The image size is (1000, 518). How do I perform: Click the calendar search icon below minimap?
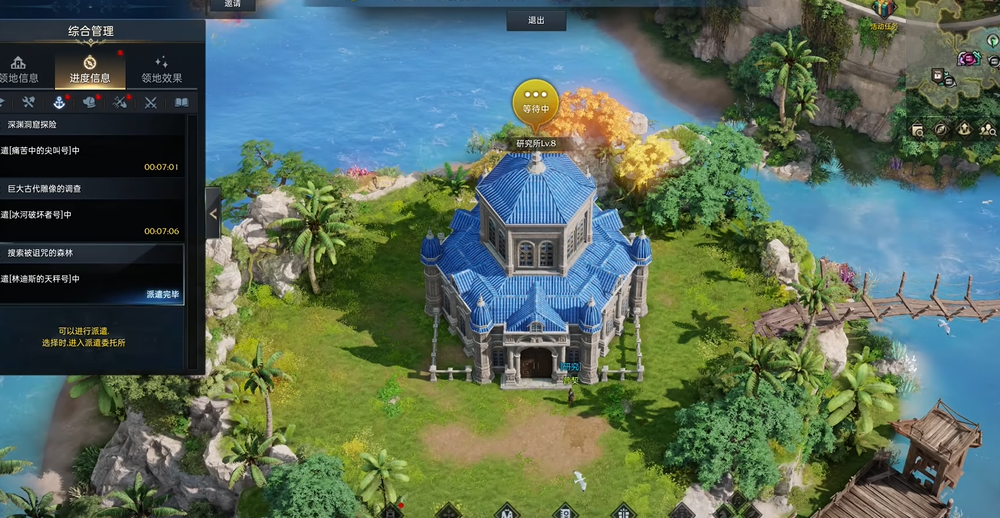click(917, 129)
